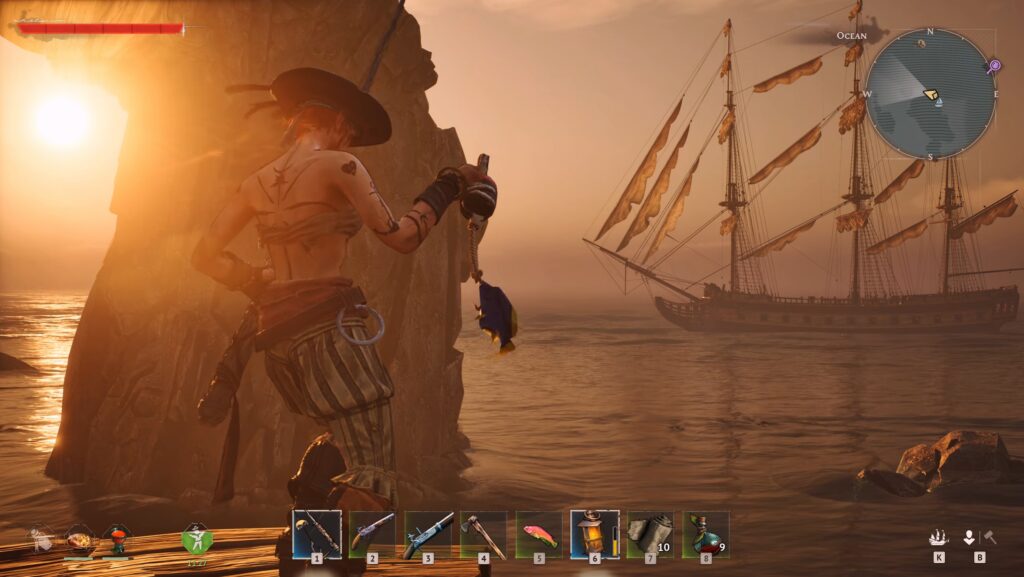The height and width of the screenshot is (577, 1024).
Task: Click the red mushroom status icon
Action: click(118, 539)
